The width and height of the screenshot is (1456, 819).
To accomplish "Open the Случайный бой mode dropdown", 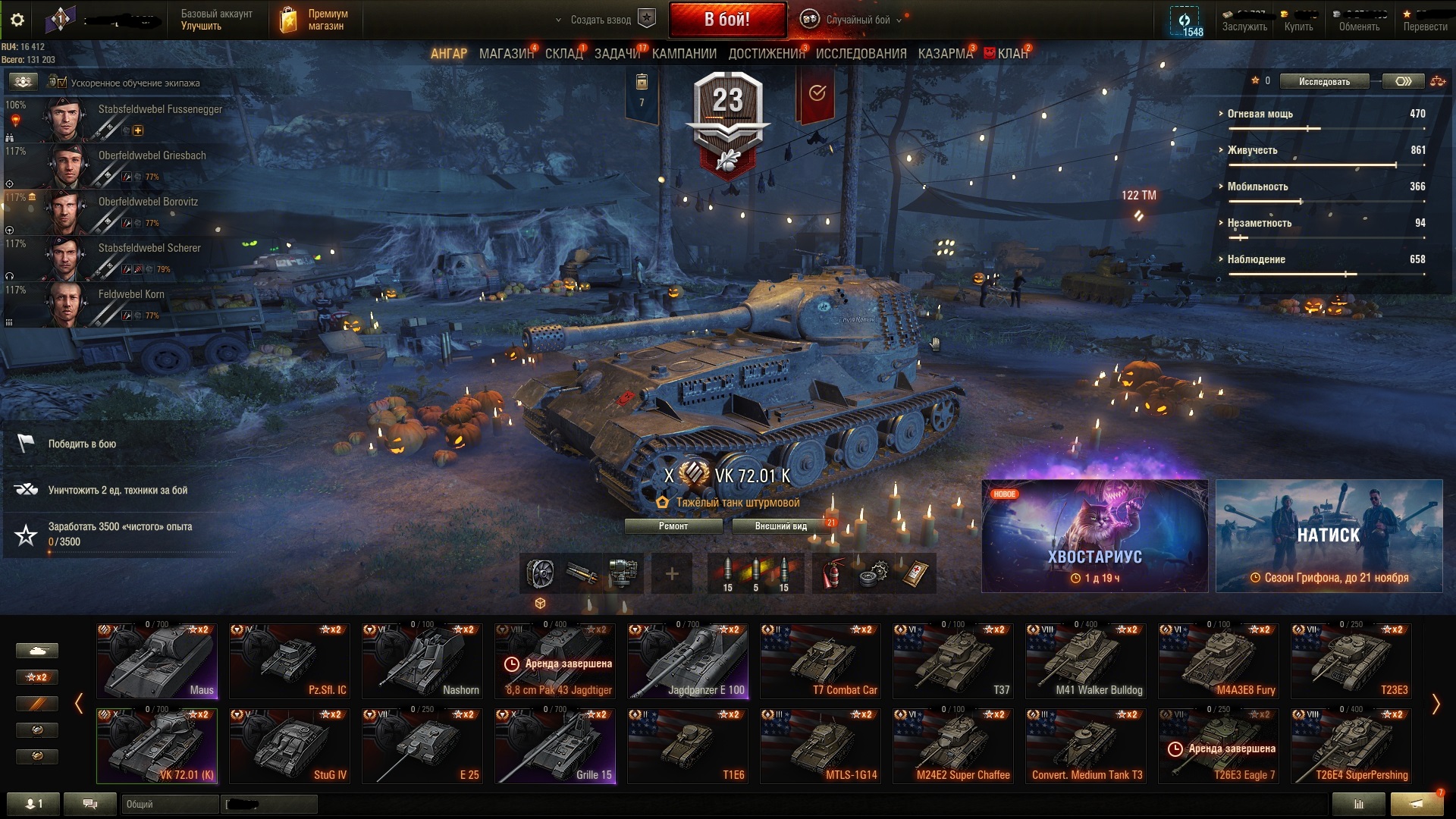I will (x=857, y=20).
